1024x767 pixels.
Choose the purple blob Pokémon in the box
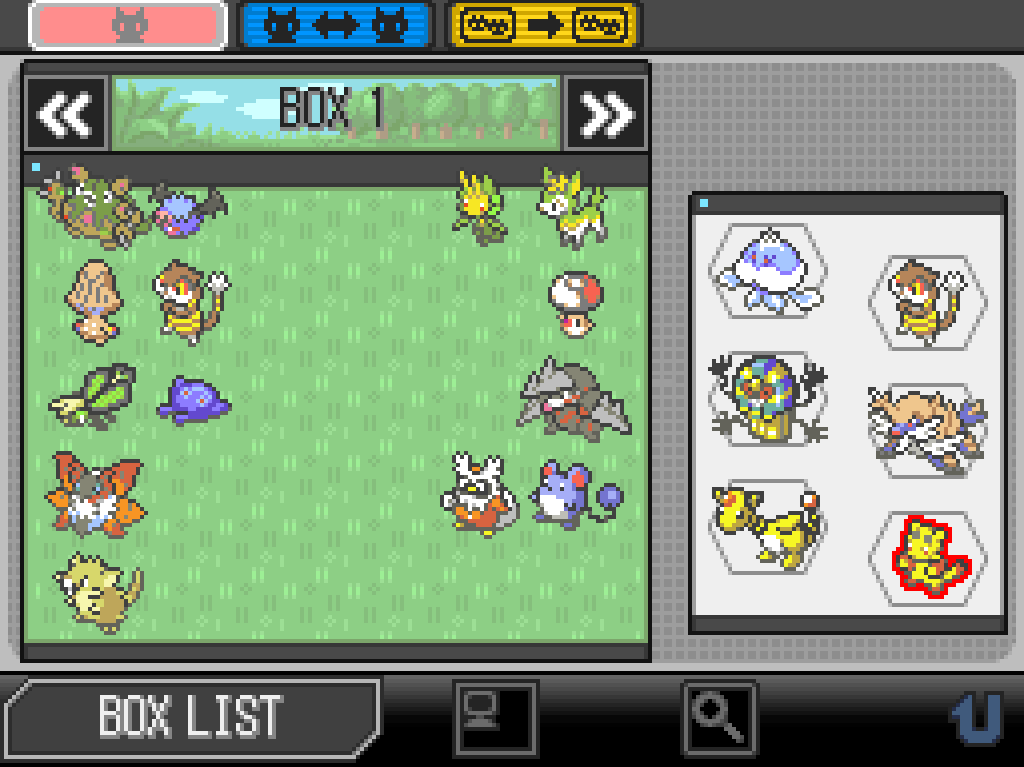(x=193, y=401)
